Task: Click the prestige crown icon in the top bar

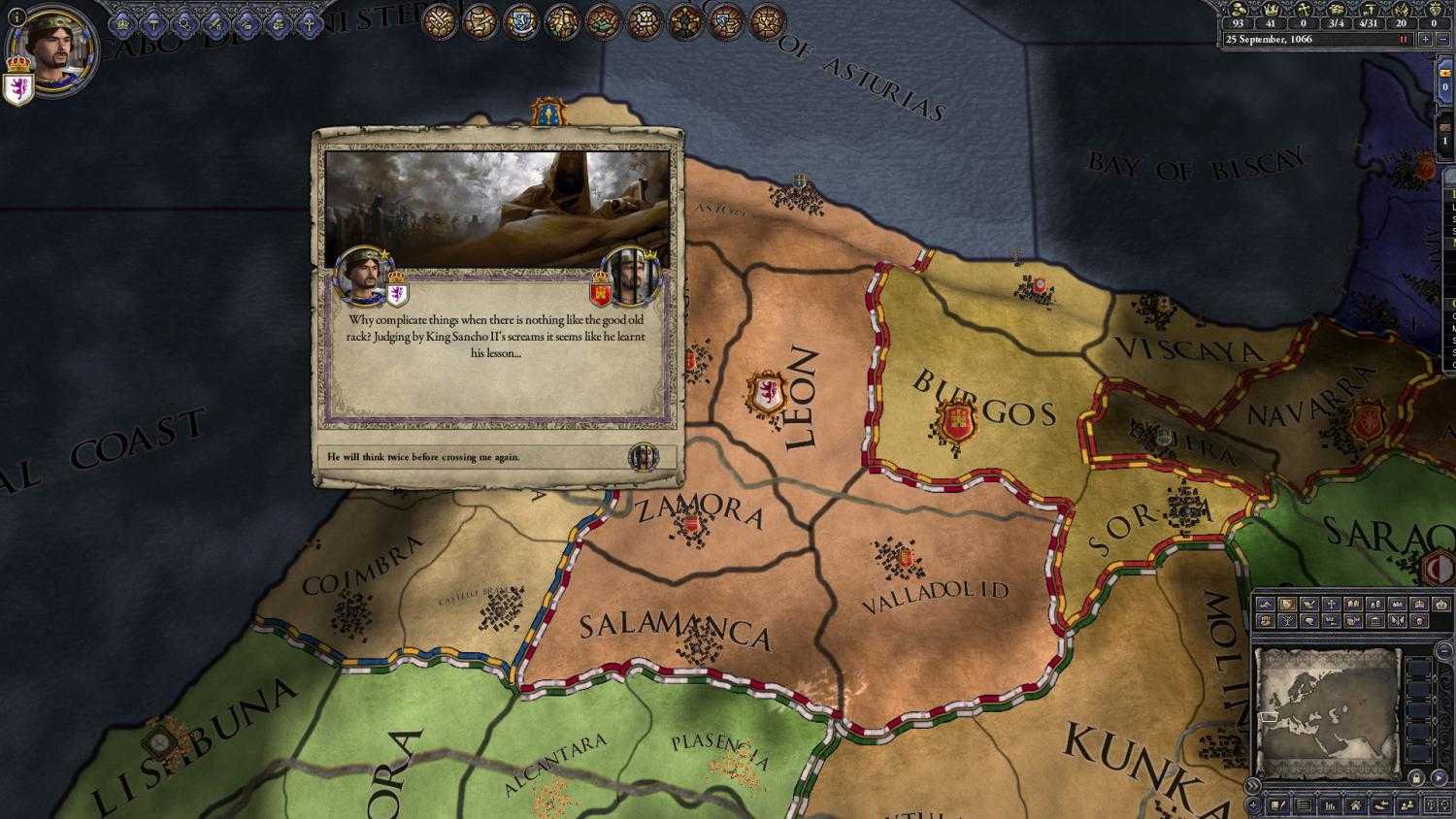Action: 1272,10
